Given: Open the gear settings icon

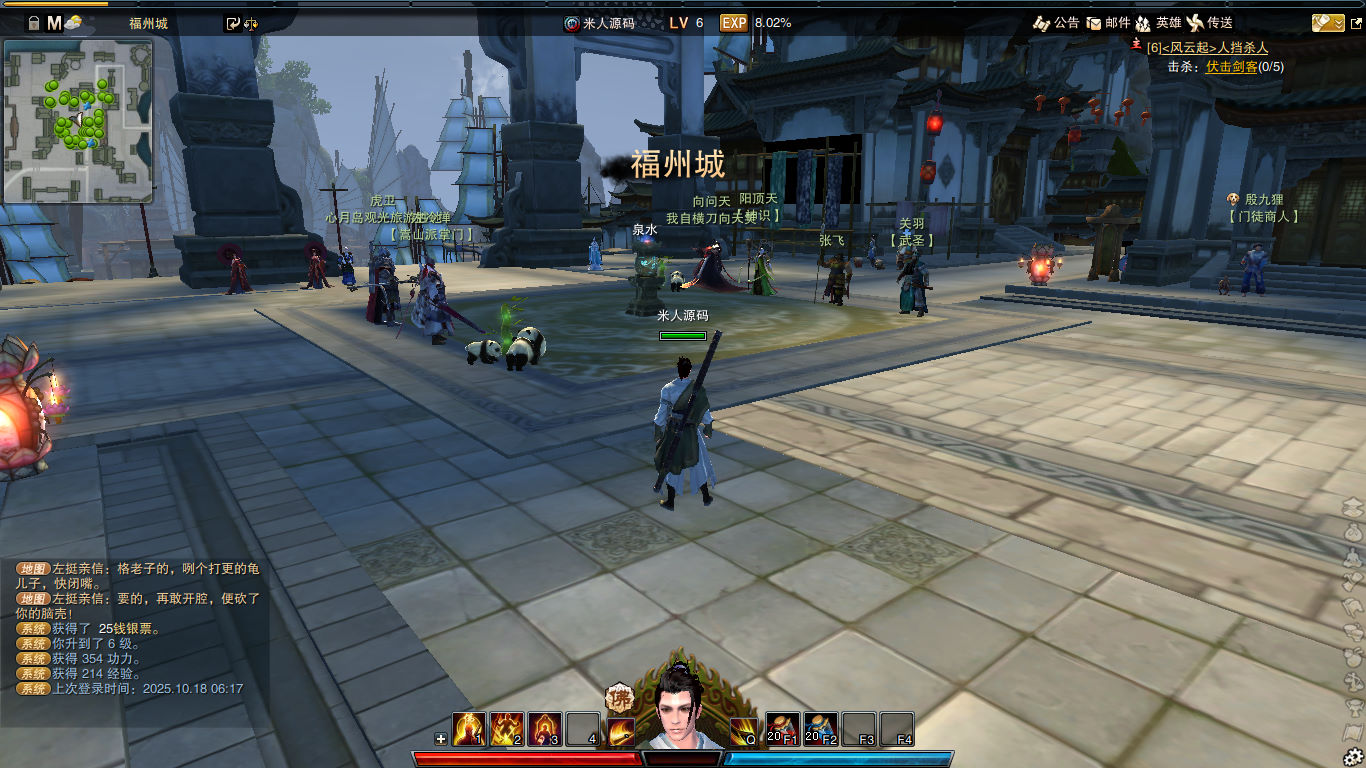Looking at the screenshot, I should (1353, 756).
